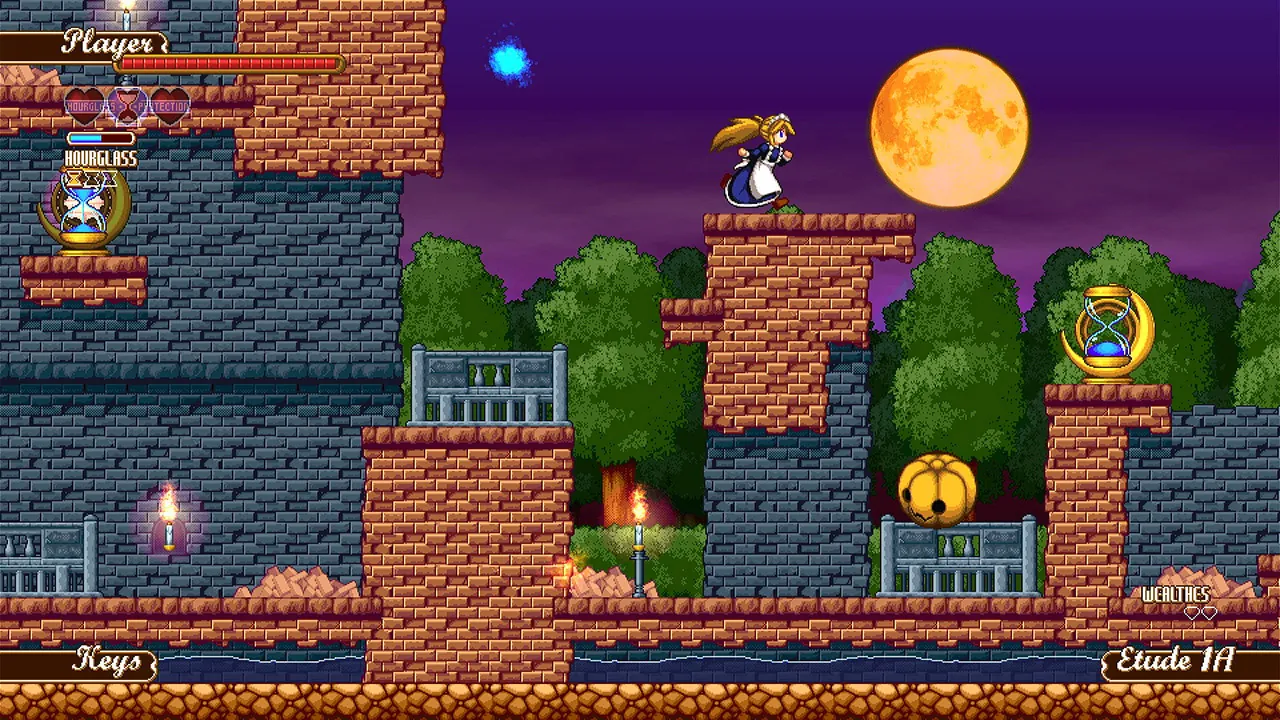This screenshot has width=1280, height=720.
Task: Click the blue glowing orb in the sky
Action: point(509,60)
